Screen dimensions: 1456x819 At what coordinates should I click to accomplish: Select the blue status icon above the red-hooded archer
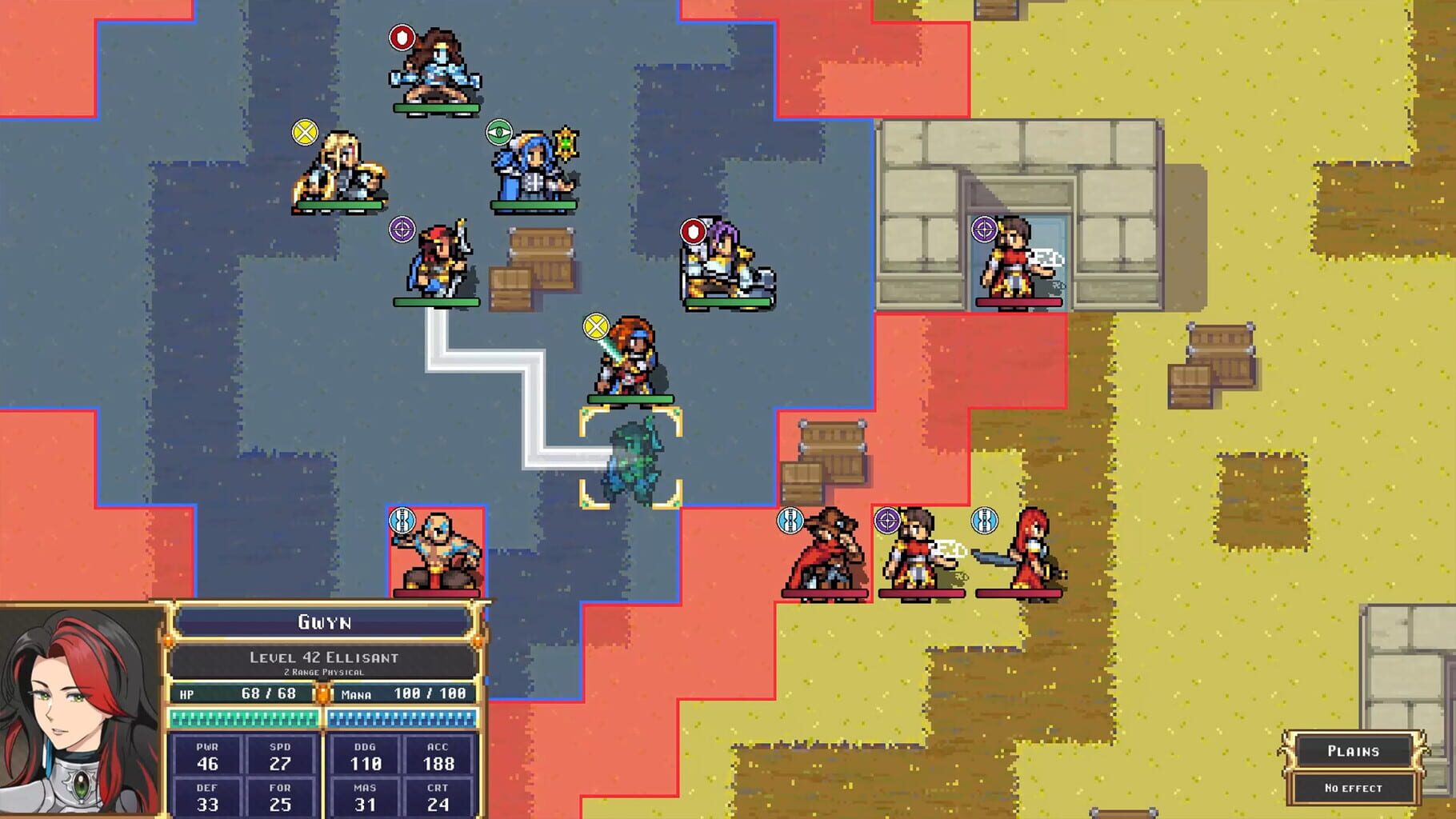tap(788, 521)
